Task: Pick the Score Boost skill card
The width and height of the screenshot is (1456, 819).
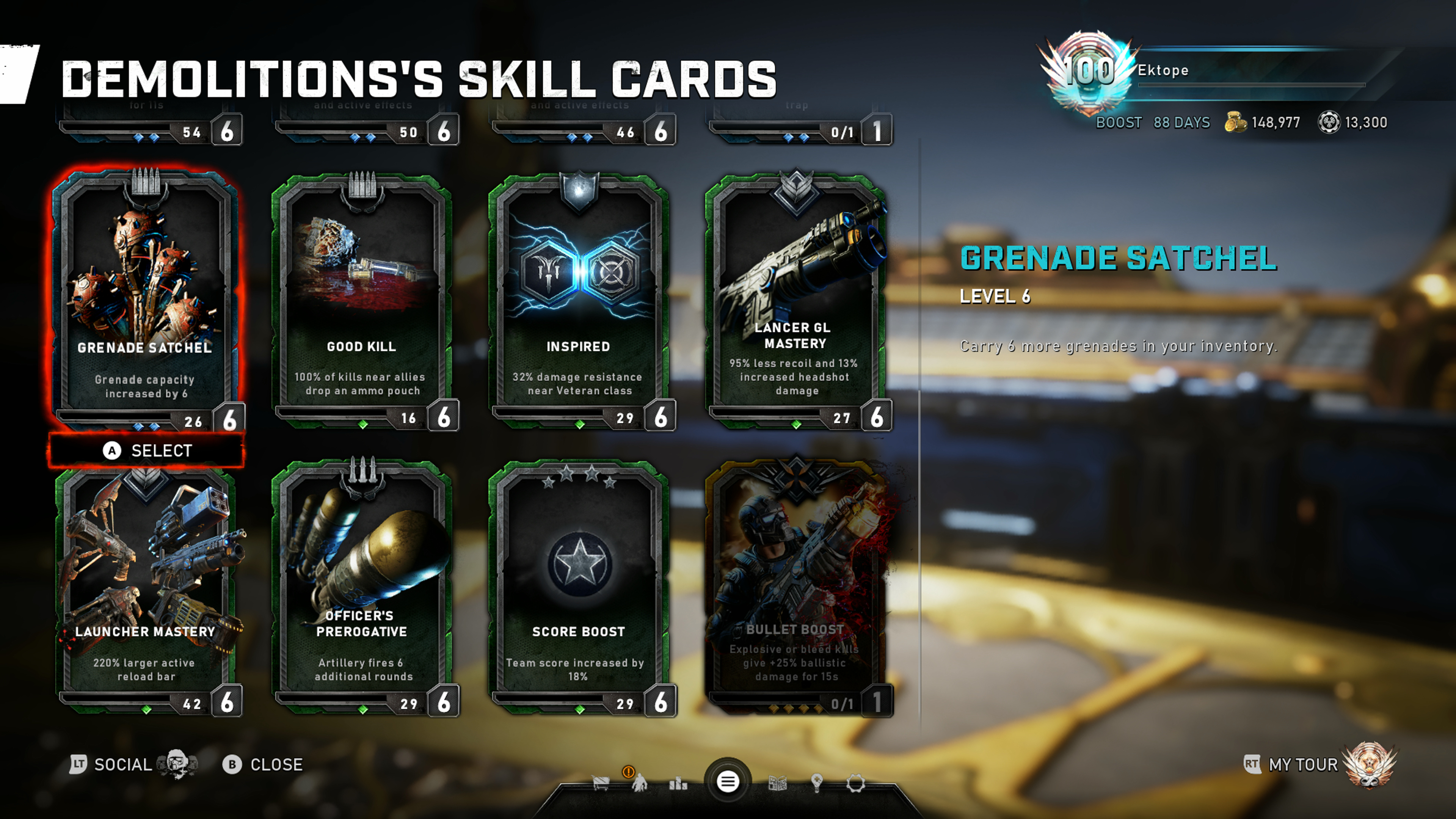Action: tap(578, 588)
